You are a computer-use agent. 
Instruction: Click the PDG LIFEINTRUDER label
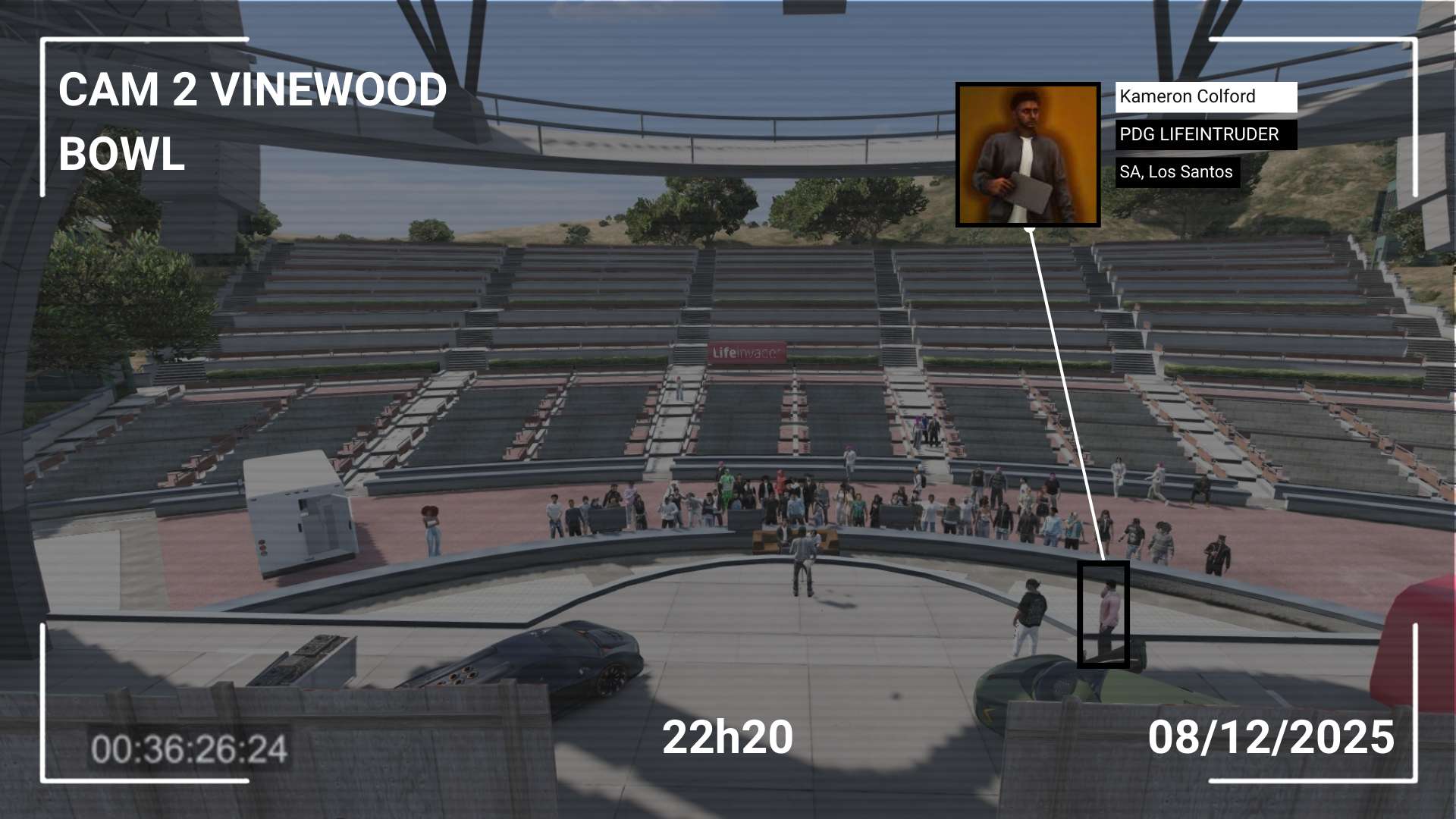[1205, 135]
